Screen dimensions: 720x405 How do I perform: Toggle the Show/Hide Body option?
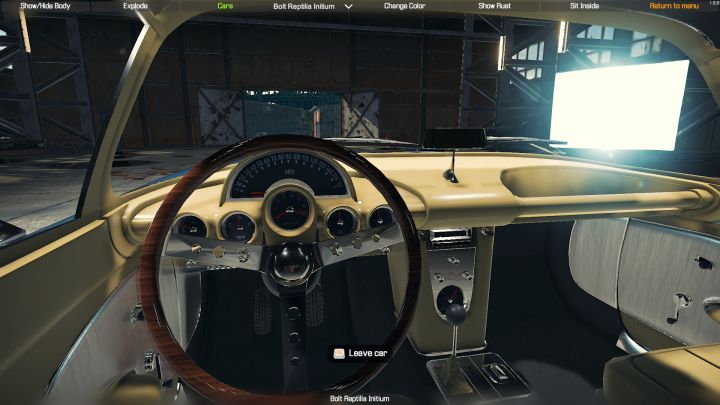coord(44,6)
